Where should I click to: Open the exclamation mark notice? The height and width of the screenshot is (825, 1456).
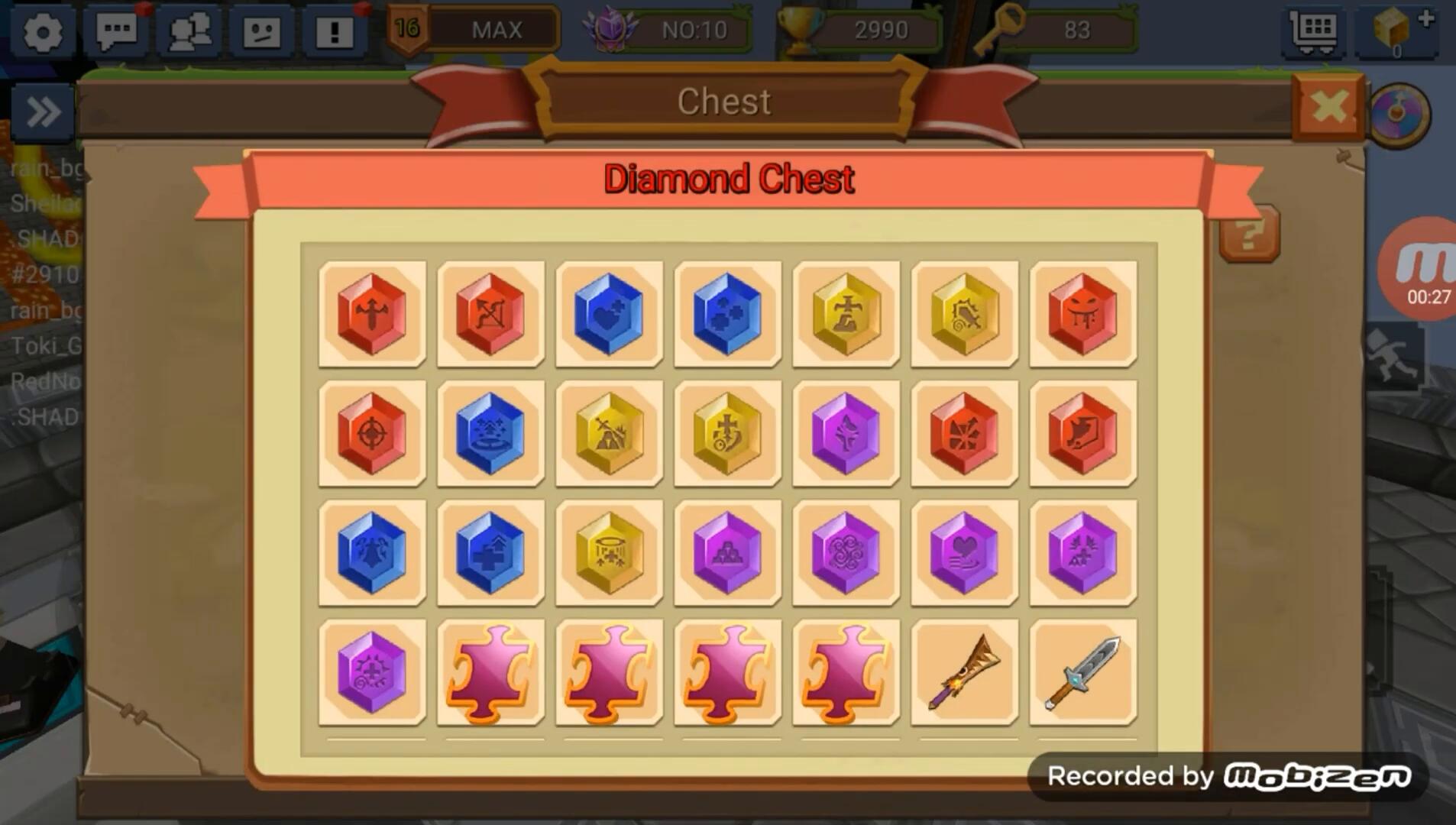point(335,31)
